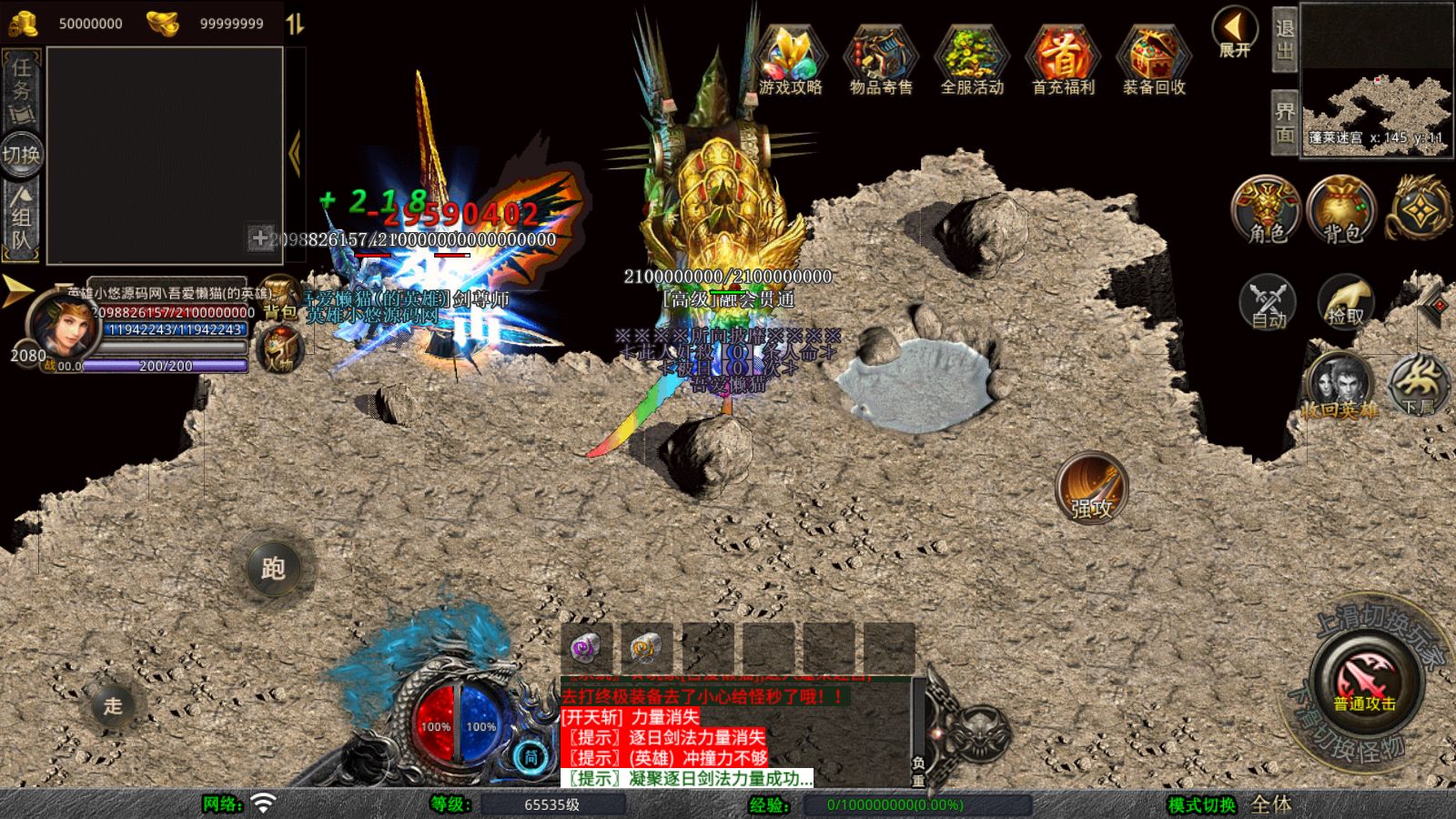
Task: Open the 游戏攻略 game guide icon
Action: [x=790, y=61]
